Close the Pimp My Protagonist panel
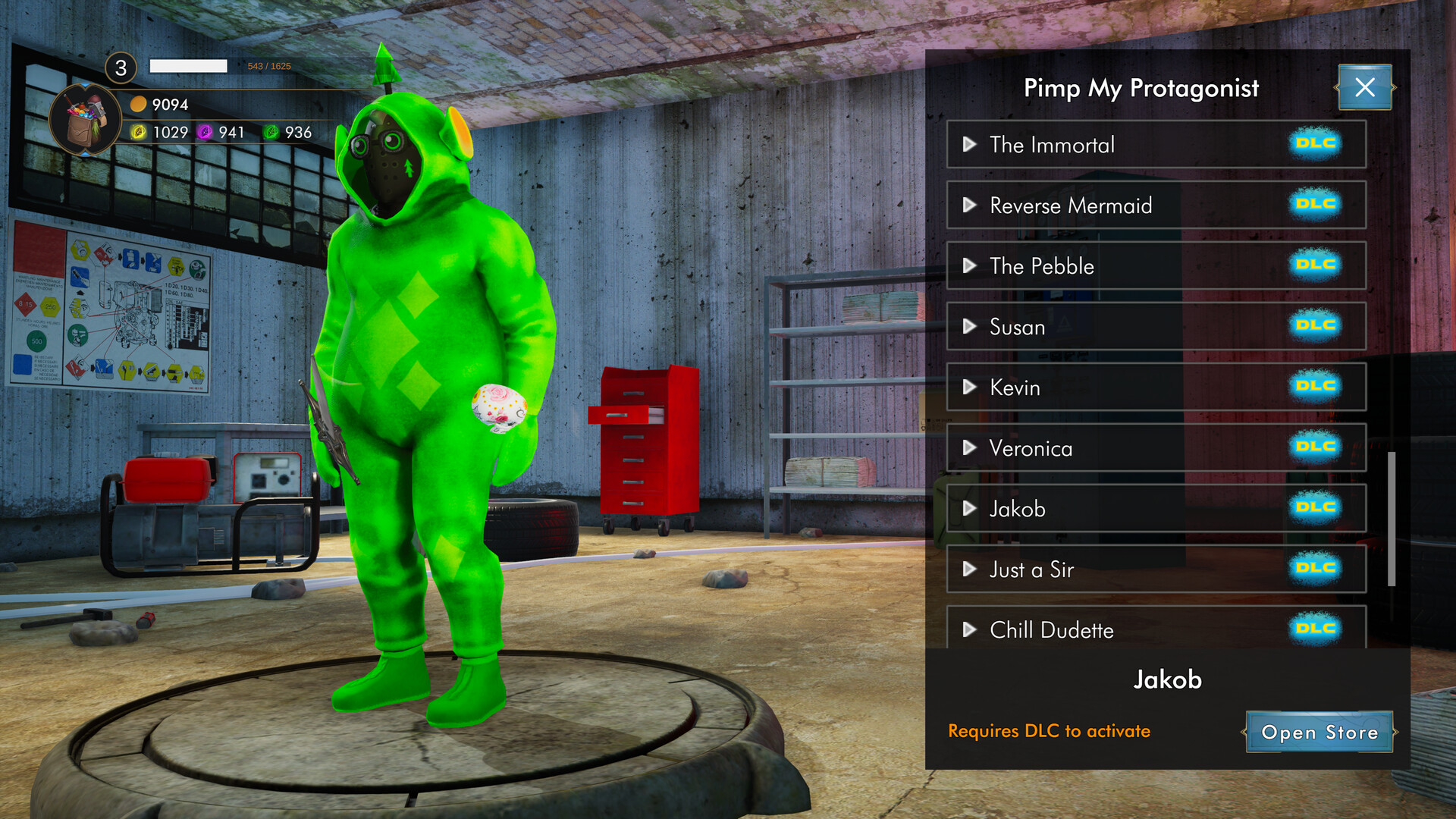1456x819 pixels. pos(1364,87)
